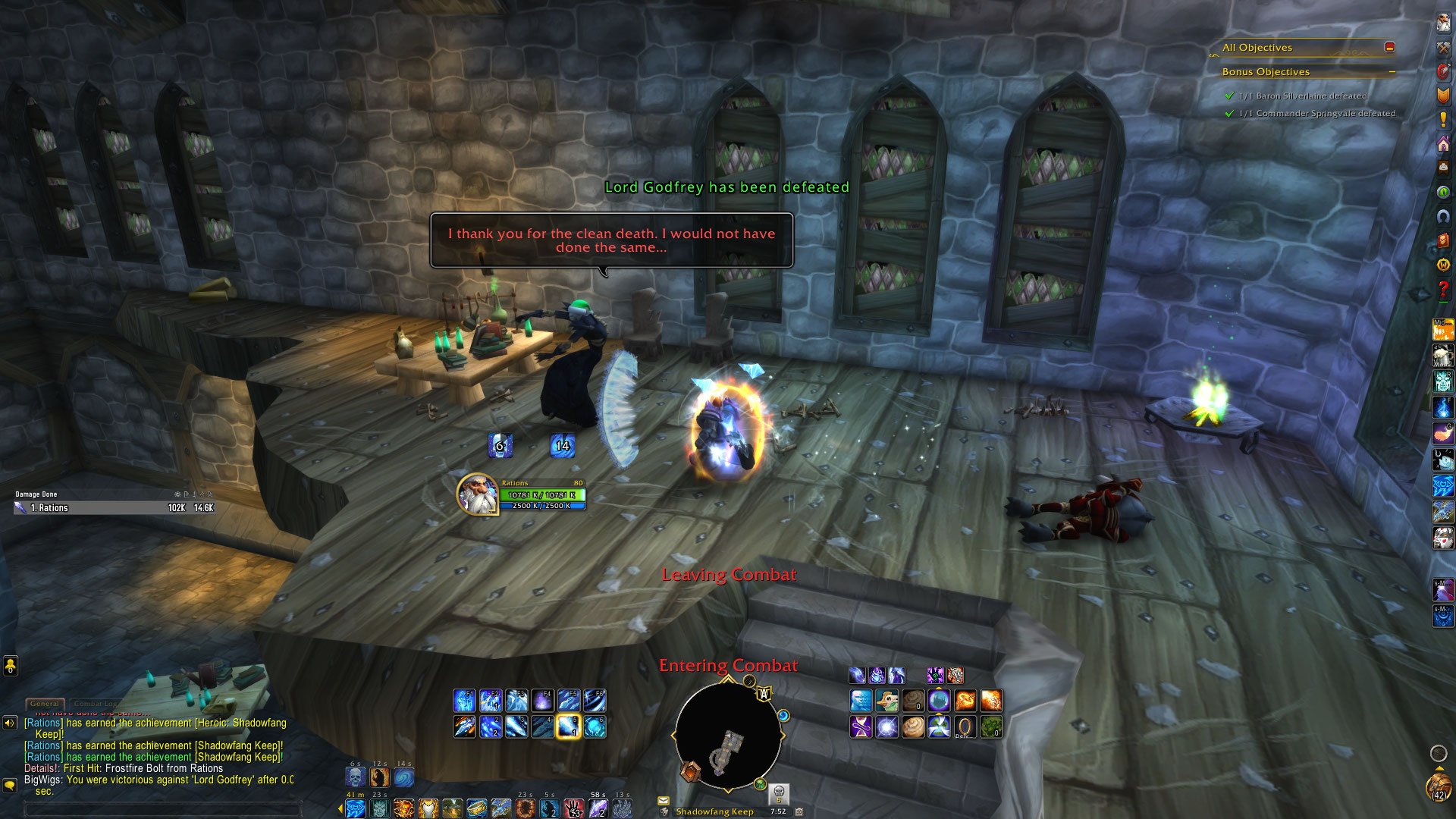Screen dimensions: 1456x819
Task: Open the red question mark help button
Action: [1443, 289]
